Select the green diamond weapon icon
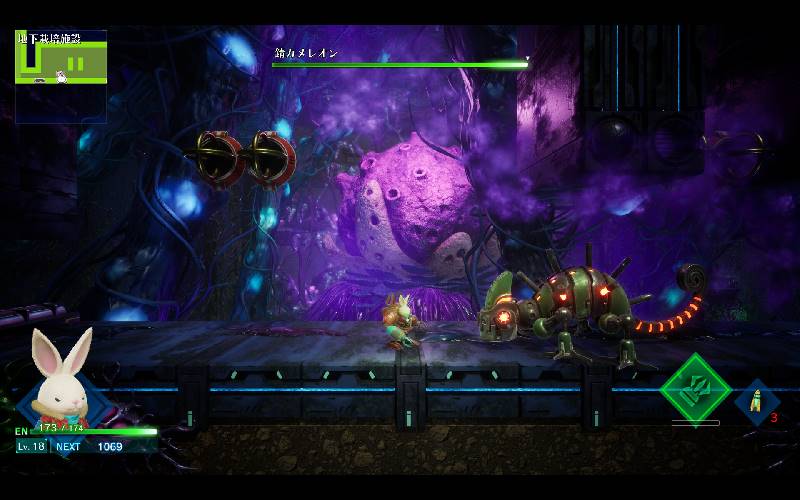This screenshot has height=500, width=800. 696,388
